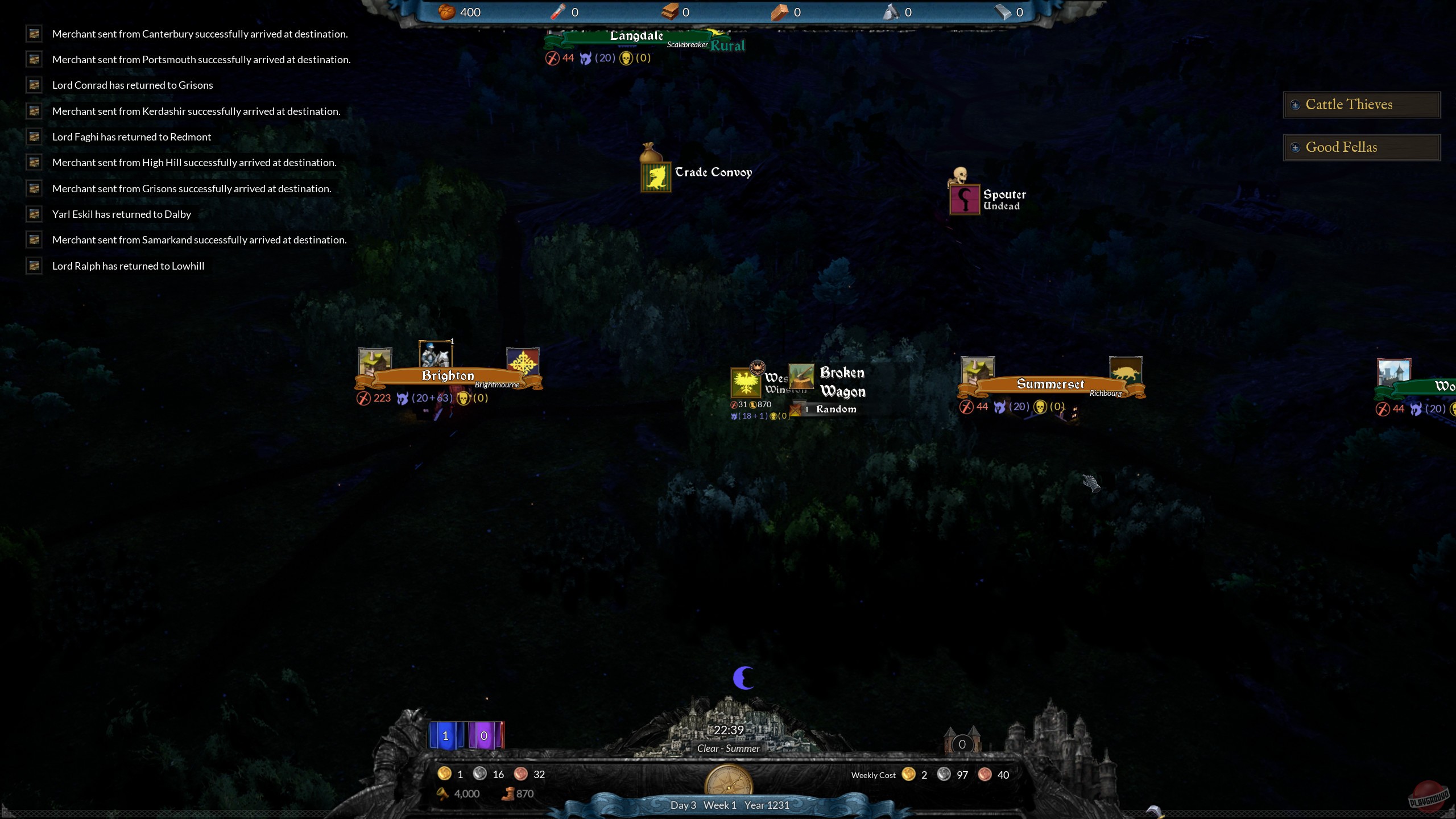This screenshot has height=819, width=1456.
Task: Click the skull casualties icon under Summerset
Action: (x=1040, y=406)
